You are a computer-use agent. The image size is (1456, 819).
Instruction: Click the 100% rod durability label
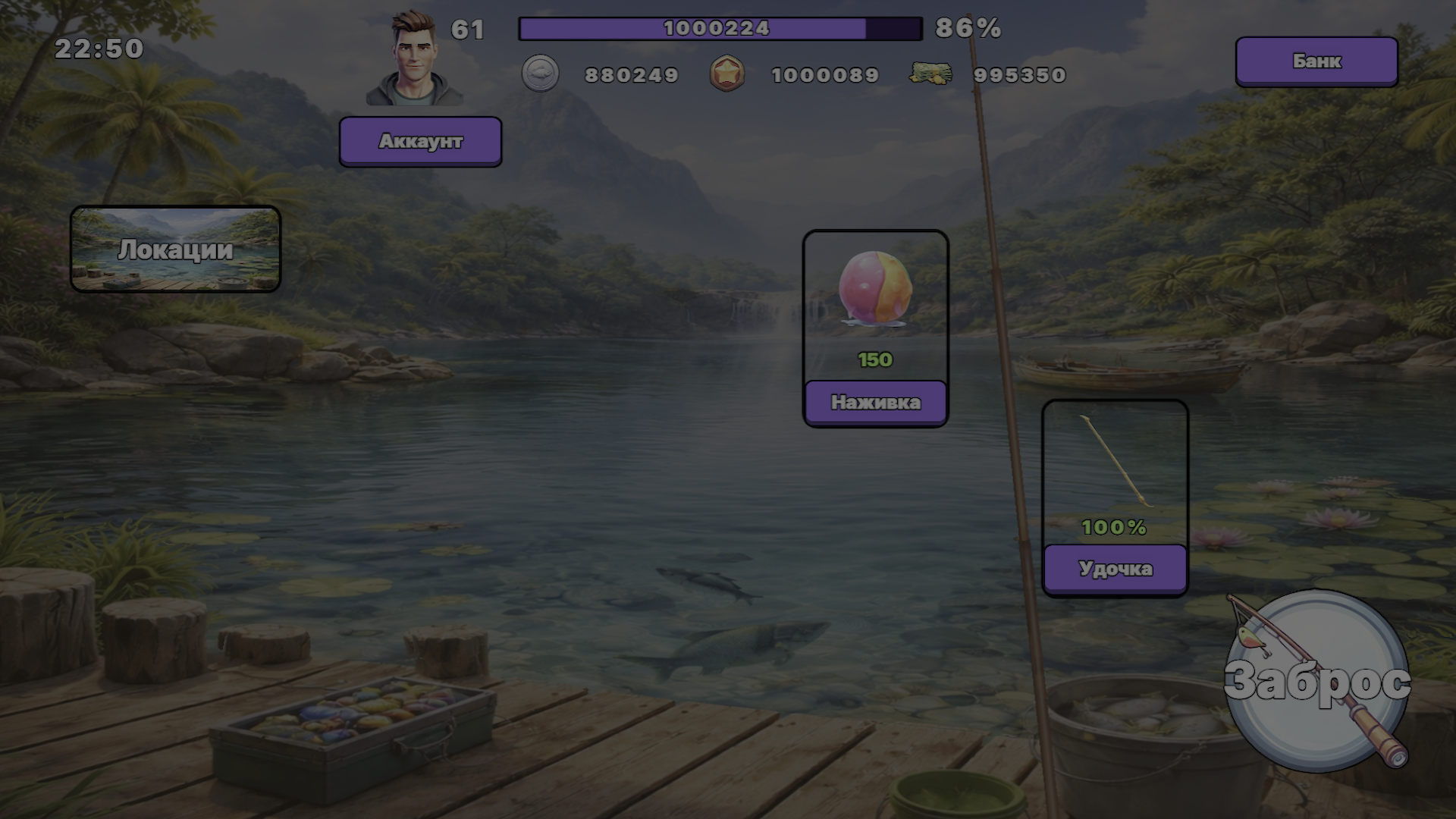(1113, 526)
